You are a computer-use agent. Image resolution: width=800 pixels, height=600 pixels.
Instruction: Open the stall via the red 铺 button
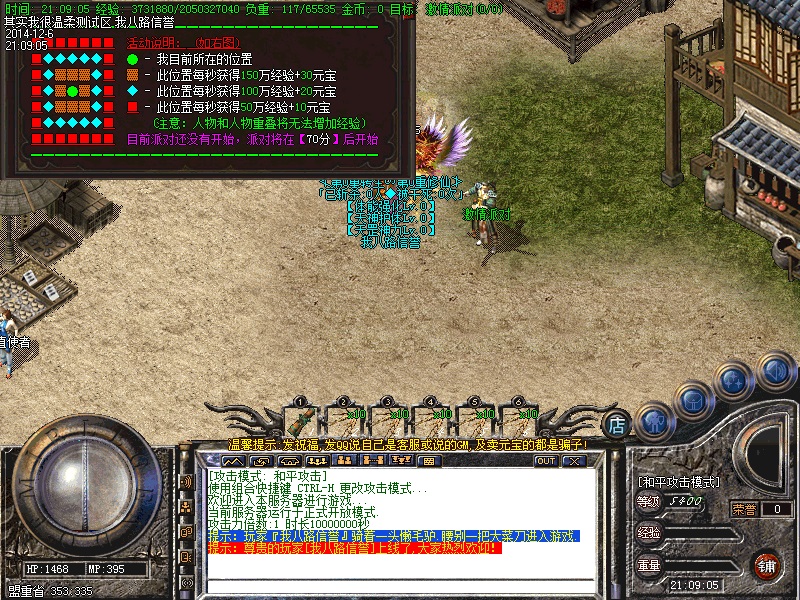point(767,565)
